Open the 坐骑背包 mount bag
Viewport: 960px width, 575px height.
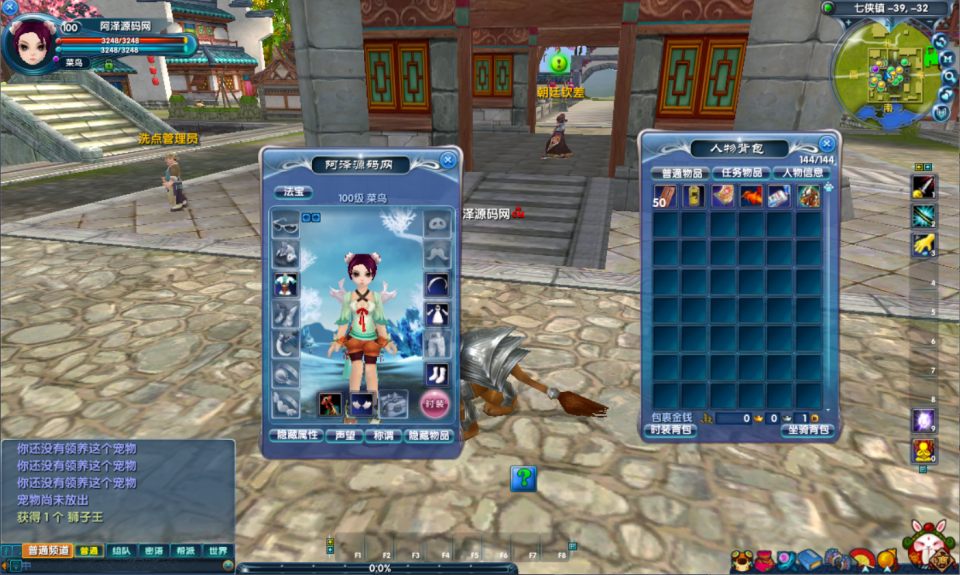point(808,430)
